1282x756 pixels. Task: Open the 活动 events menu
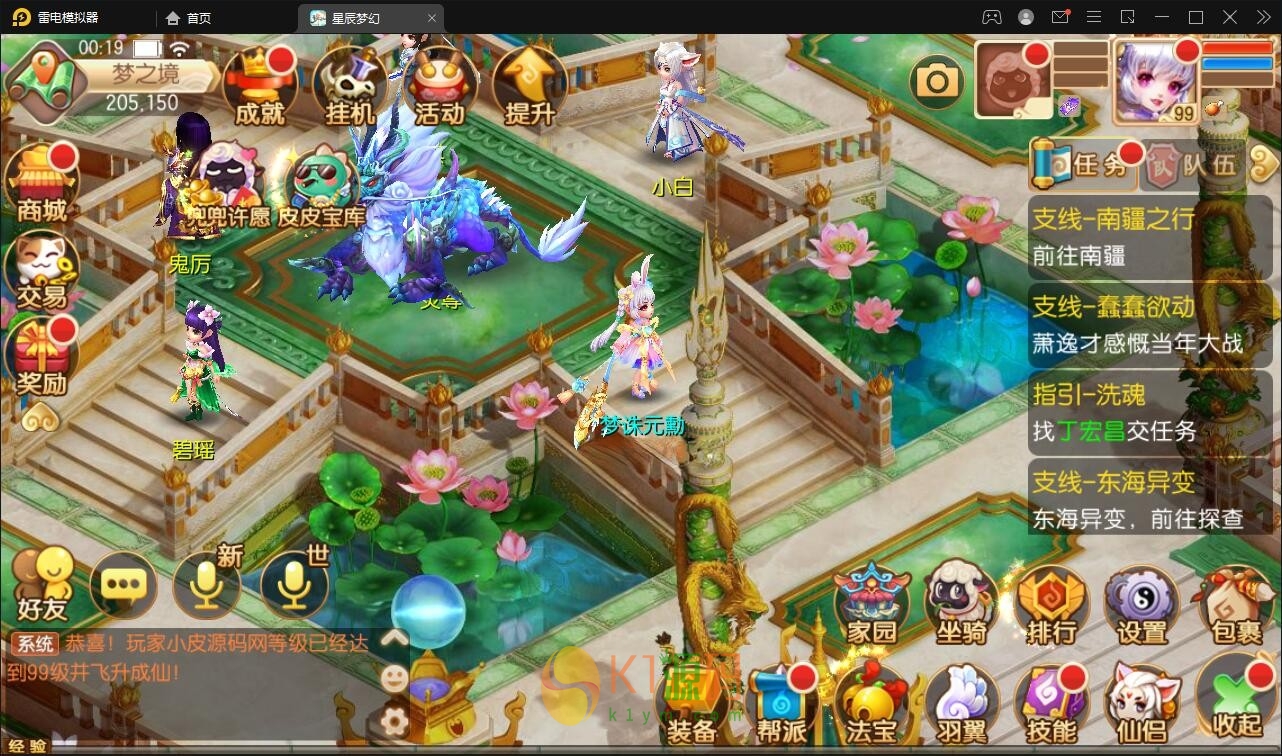click(440, 86)
